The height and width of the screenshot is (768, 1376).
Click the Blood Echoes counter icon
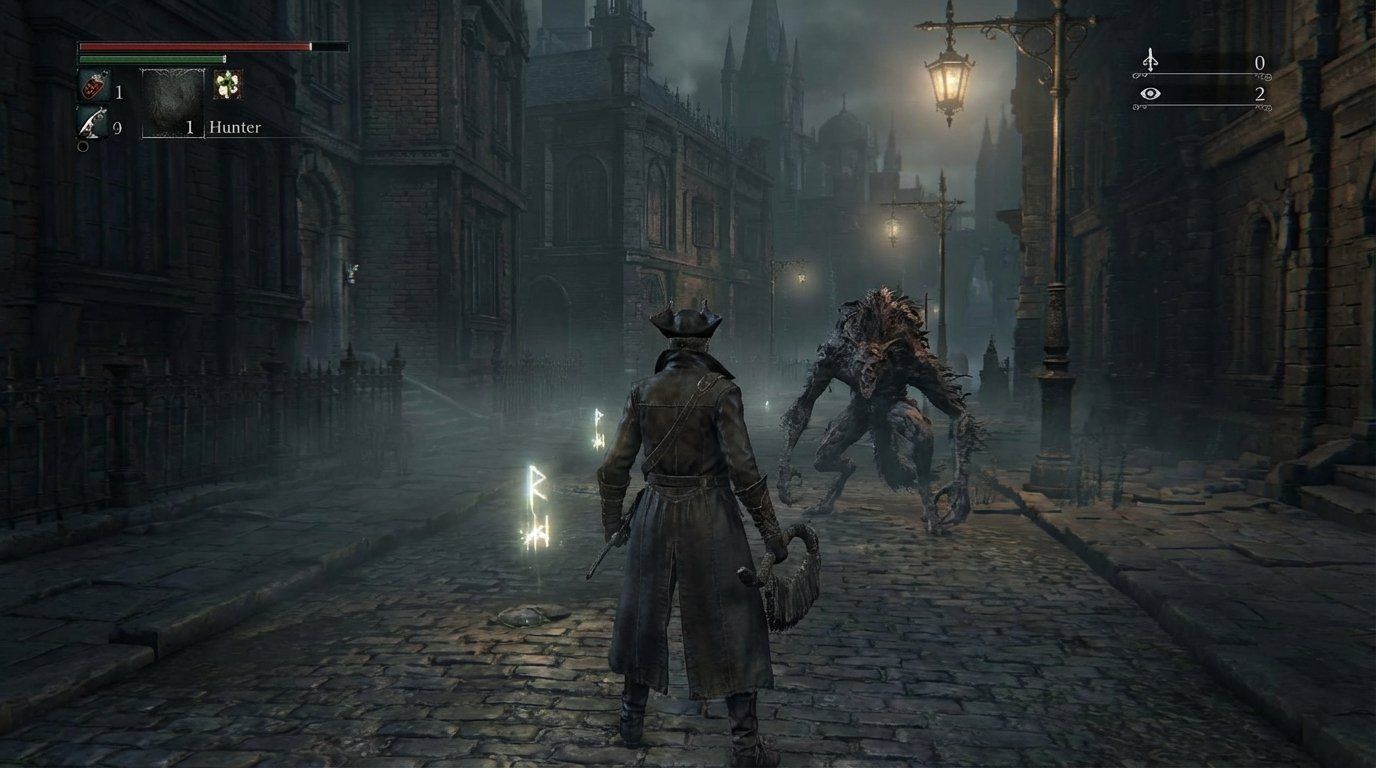[1151, 62]
